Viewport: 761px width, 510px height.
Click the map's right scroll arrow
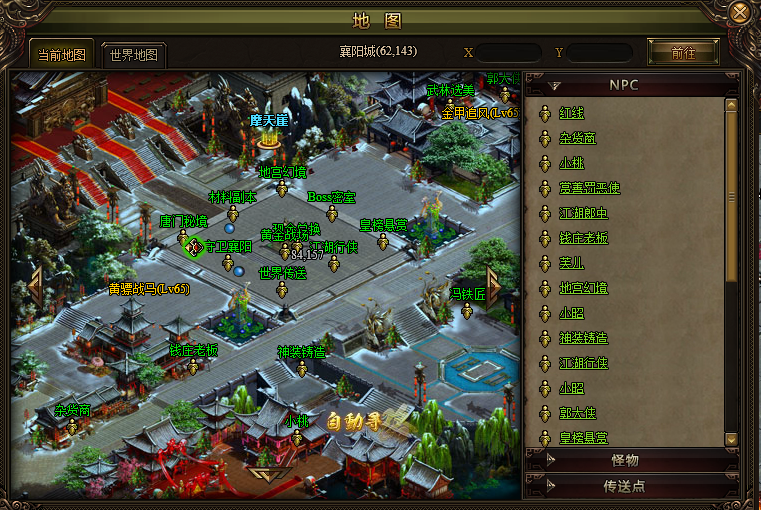click(494, 284)
